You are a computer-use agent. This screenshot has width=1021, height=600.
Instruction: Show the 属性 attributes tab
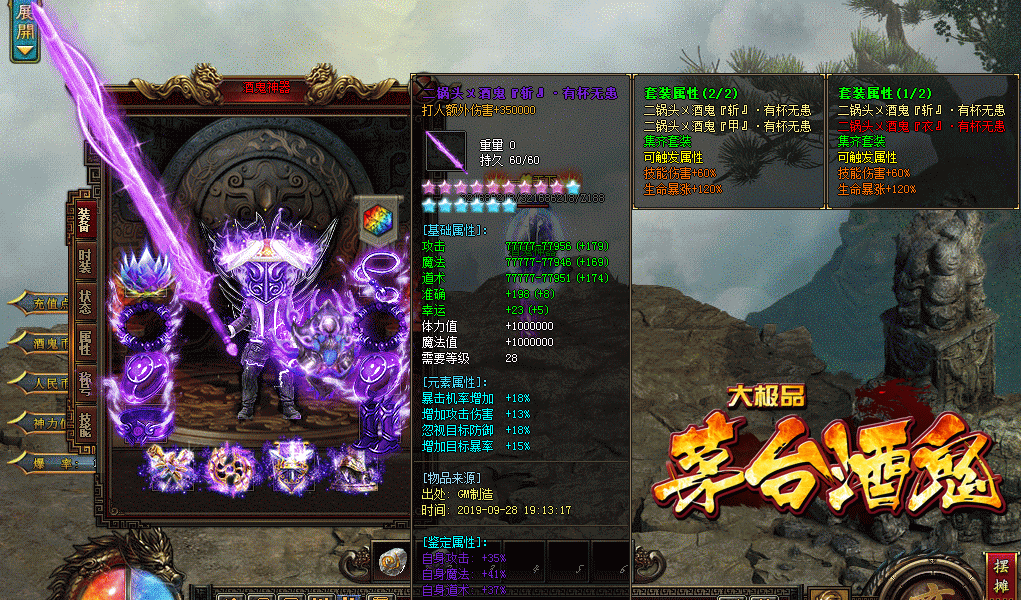(85, 343)
